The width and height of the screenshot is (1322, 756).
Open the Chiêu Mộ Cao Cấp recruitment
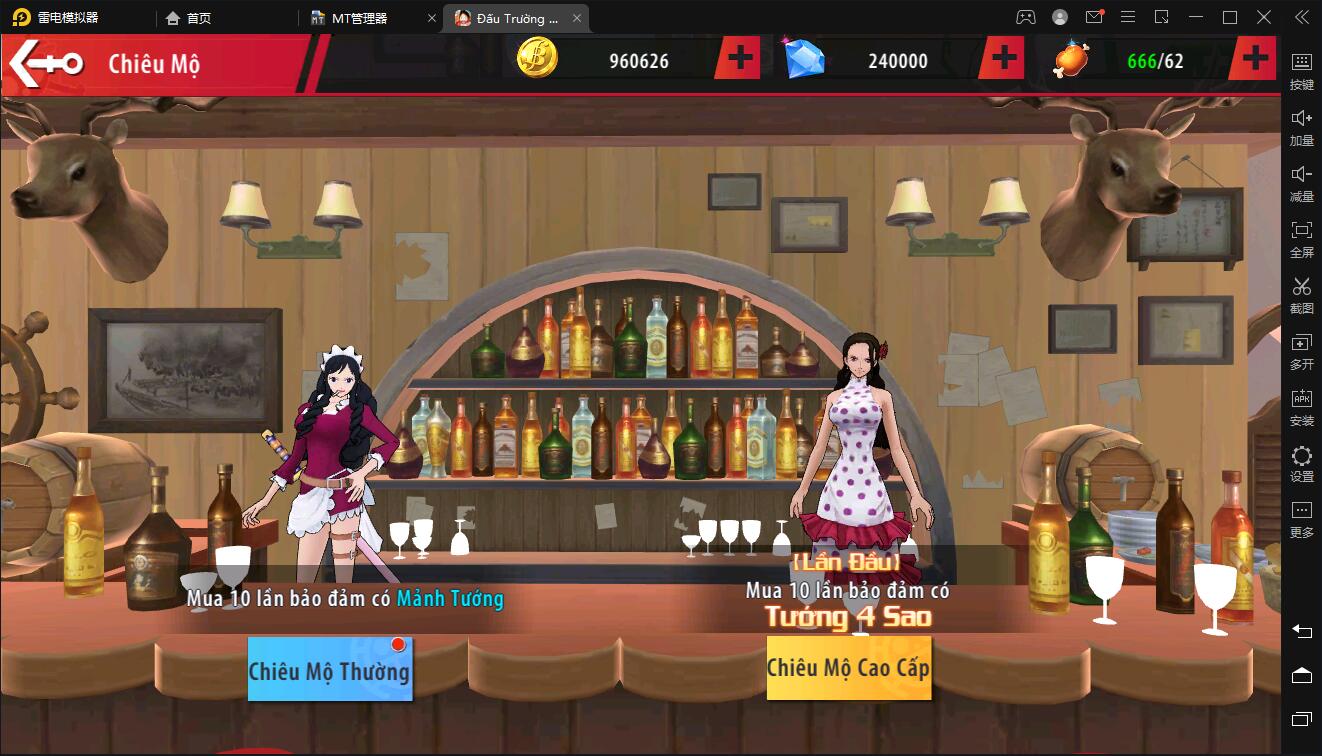(848, 668)
